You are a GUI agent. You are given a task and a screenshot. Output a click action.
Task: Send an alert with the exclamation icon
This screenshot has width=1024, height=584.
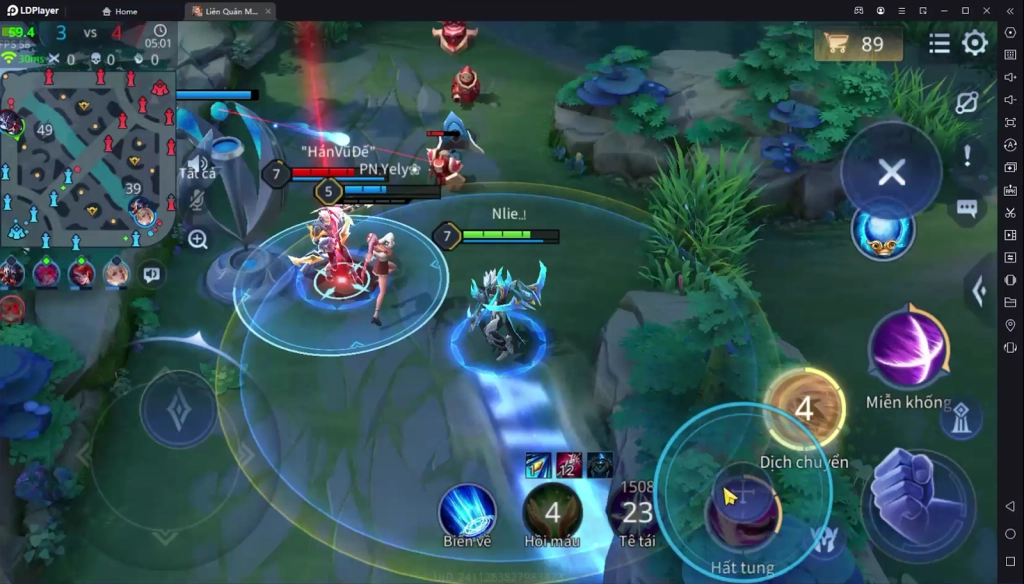[x=967, y=156]
